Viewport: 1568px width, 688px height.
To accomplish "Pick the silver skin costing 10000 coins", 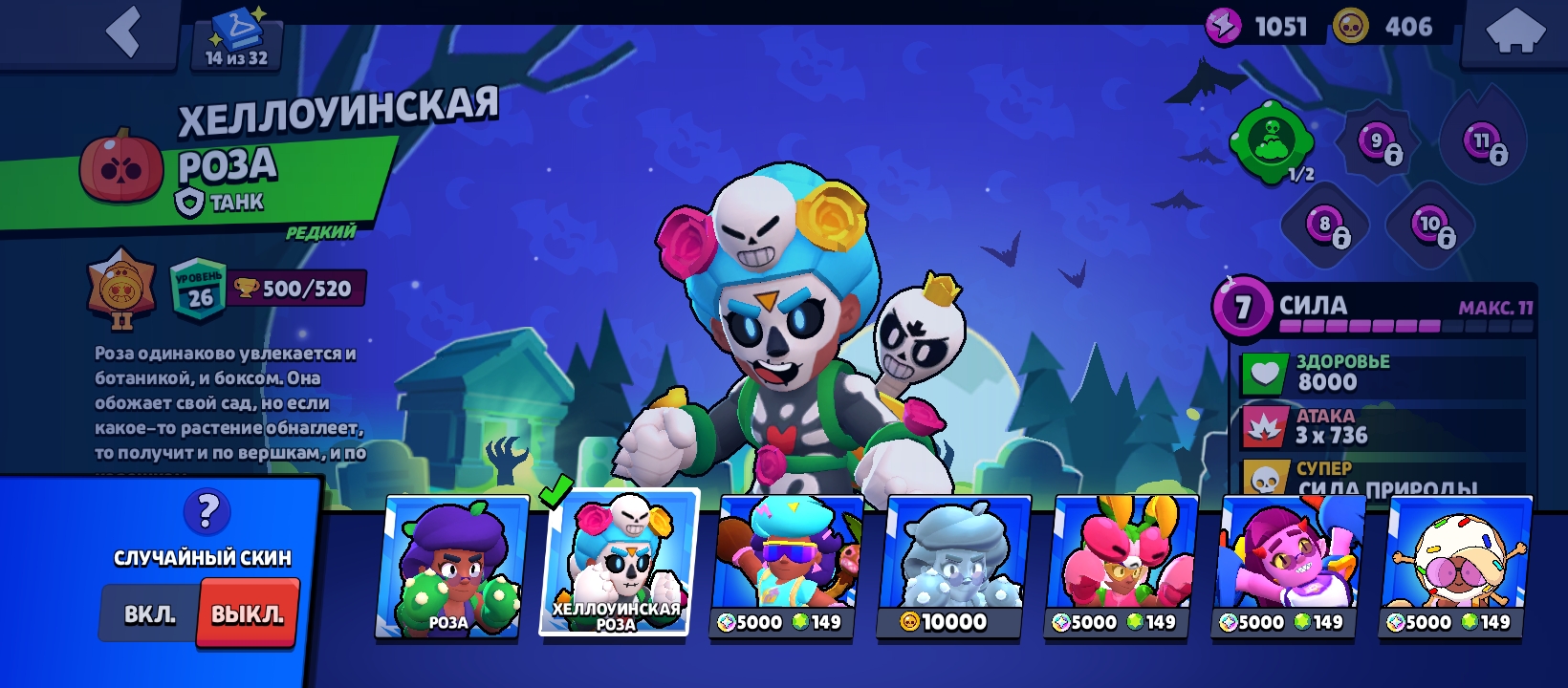I will tap(953, 567).
